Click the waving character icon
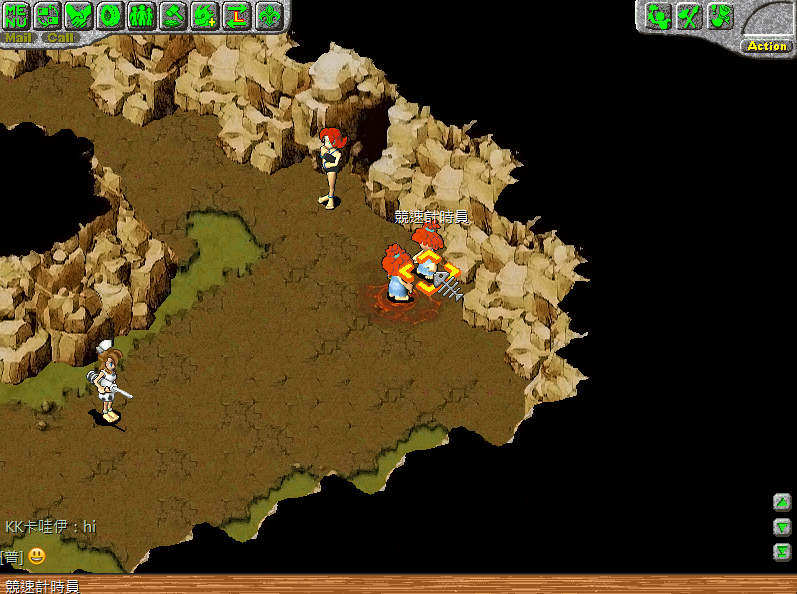The image size is (797, 594). point(657,16)
